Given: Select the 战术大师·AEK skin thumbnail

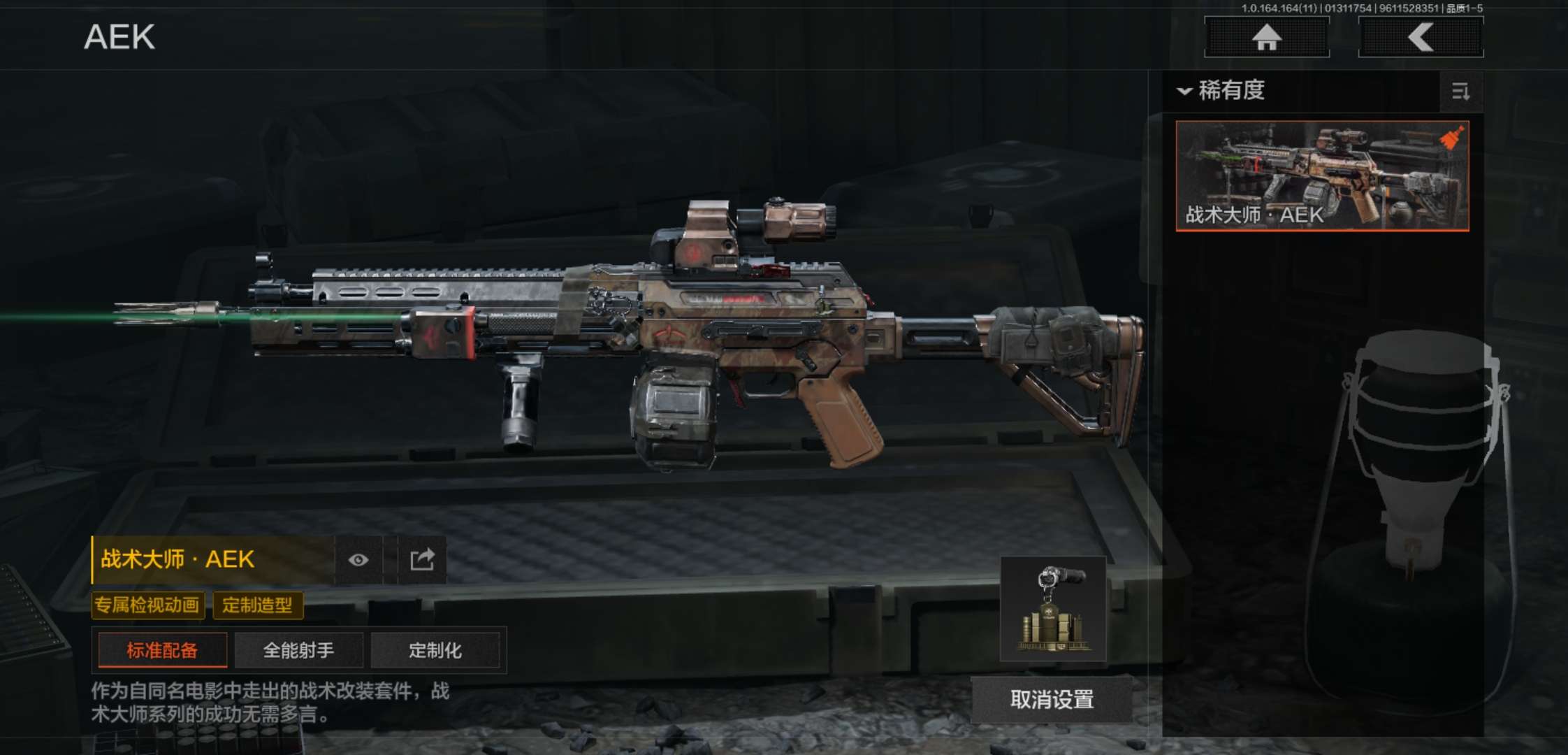Looking at the screenshot, I should 1322,175.
